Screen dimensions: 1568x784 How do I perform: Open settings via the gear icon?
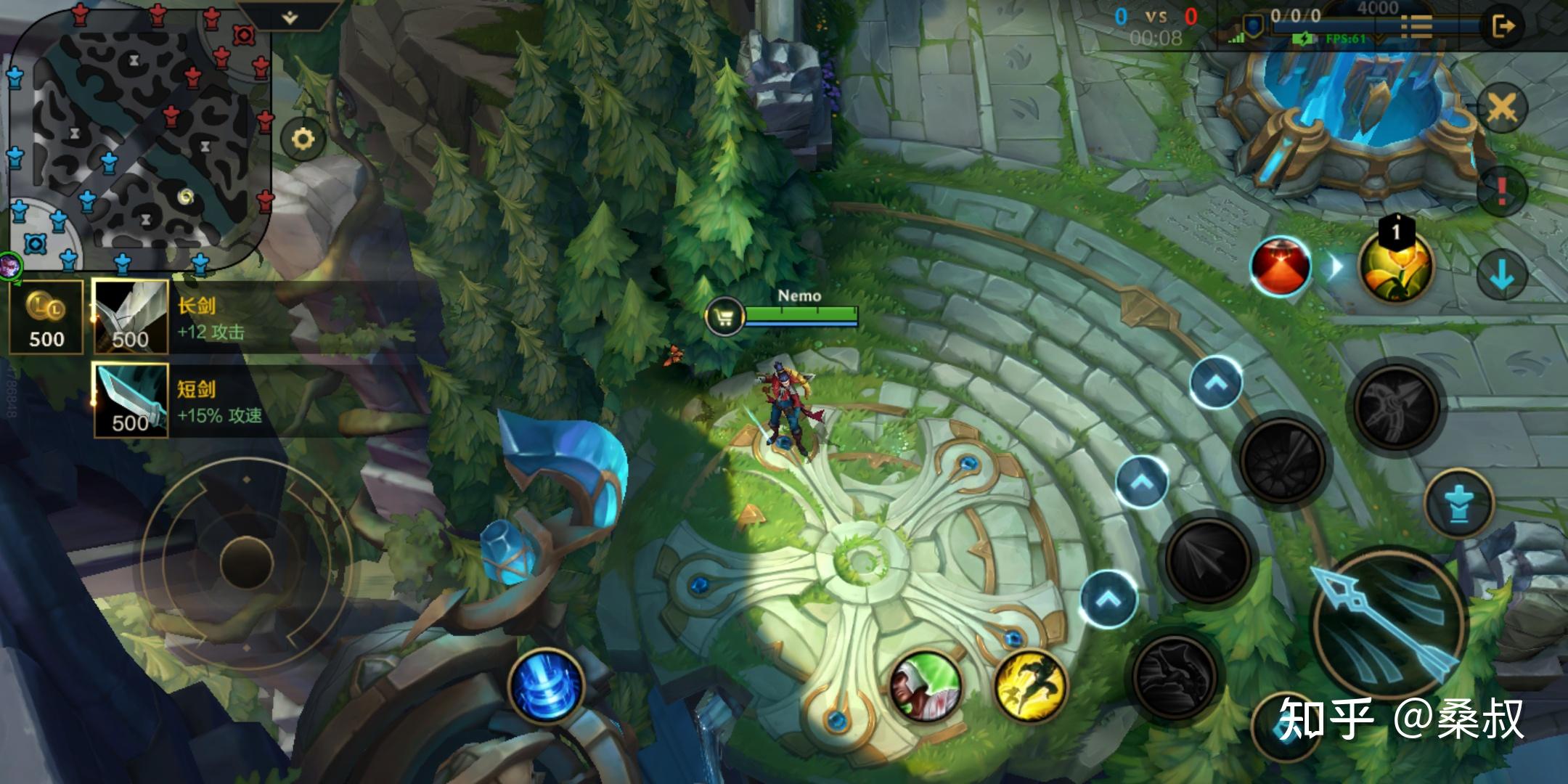303,139
